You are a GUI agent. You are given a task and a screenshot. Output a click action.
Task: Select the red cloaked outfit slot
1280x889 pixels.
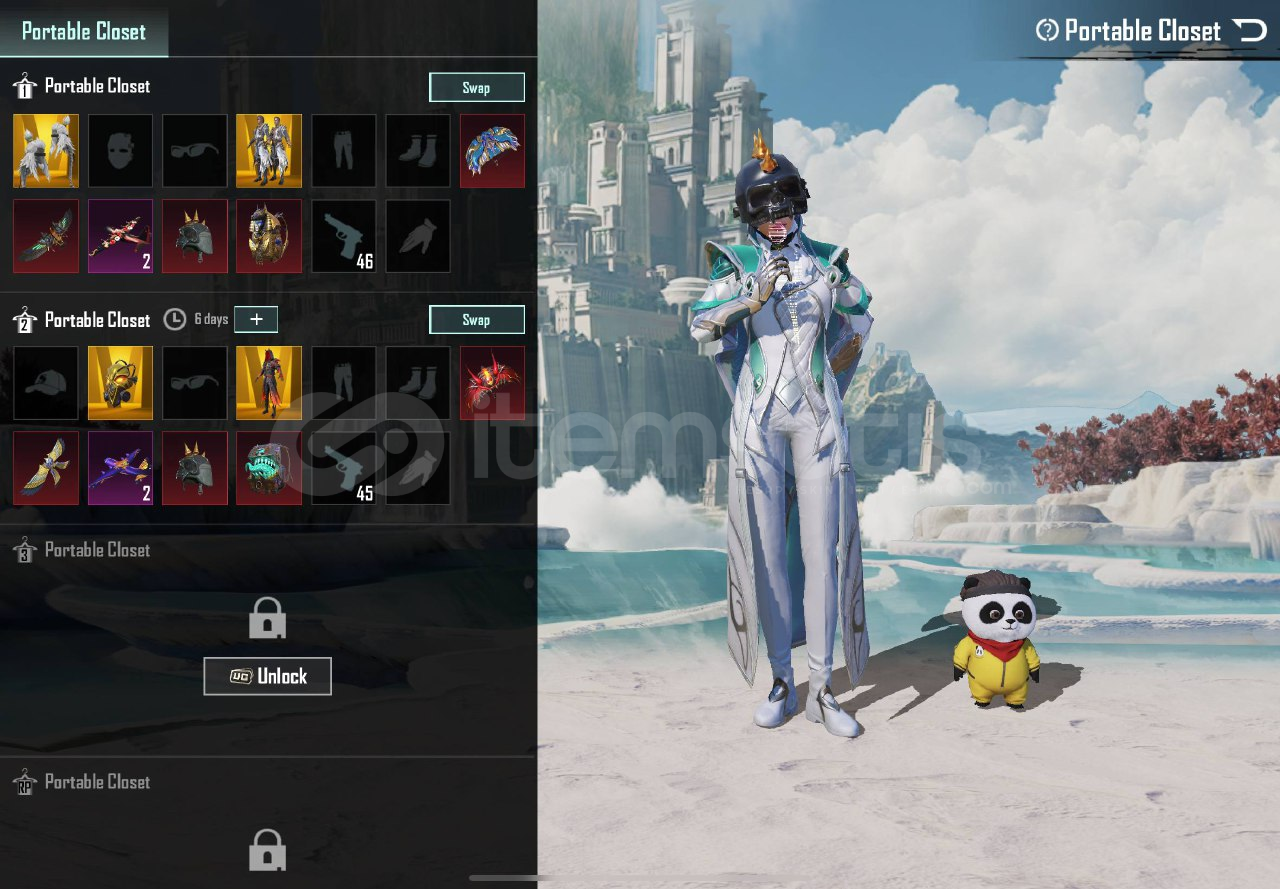click(269, 383)
